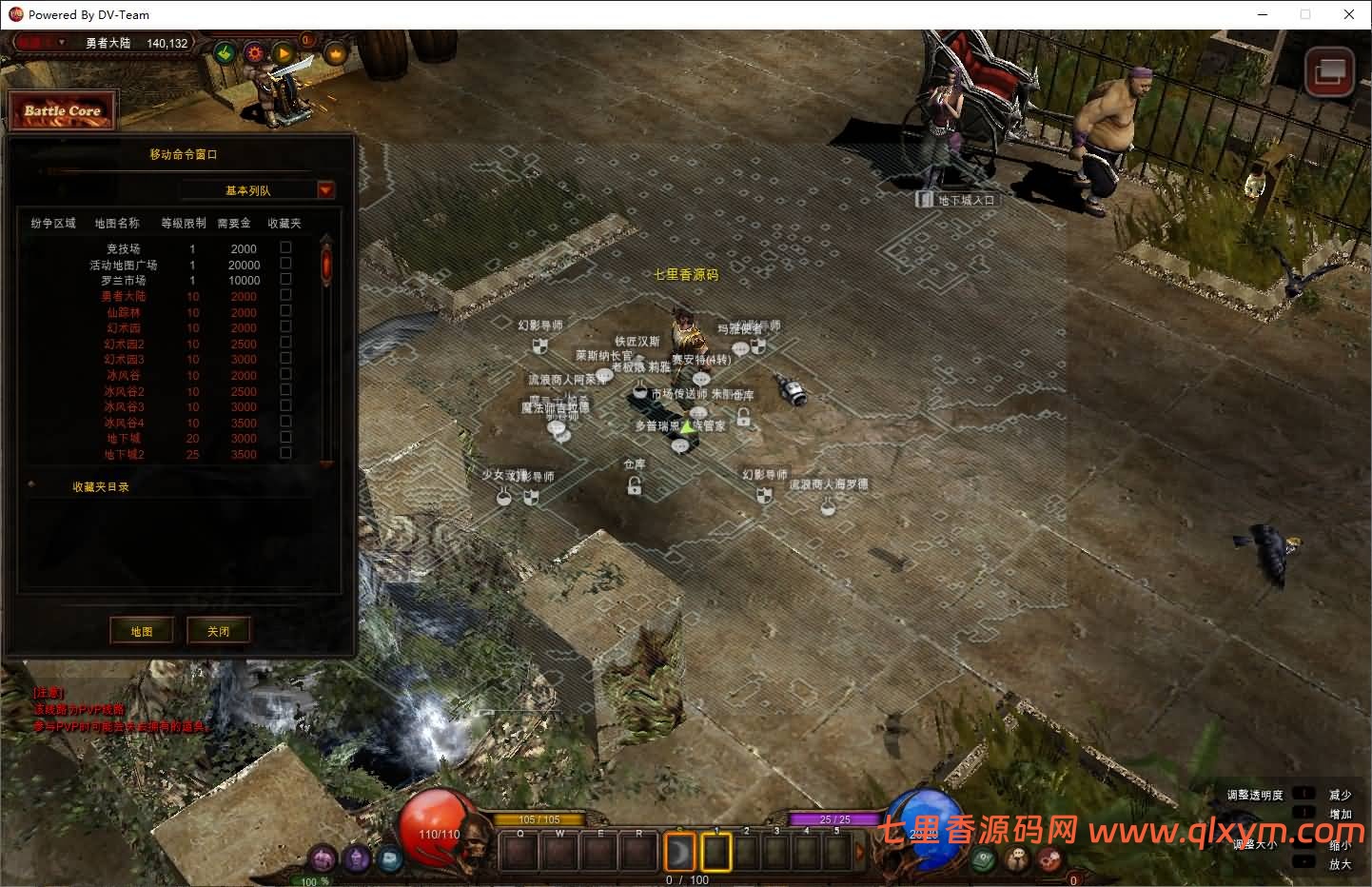Close the move window with 关闭
Image resolution: width=1372 pixels, height=887 pixels.
click(219, 630)
